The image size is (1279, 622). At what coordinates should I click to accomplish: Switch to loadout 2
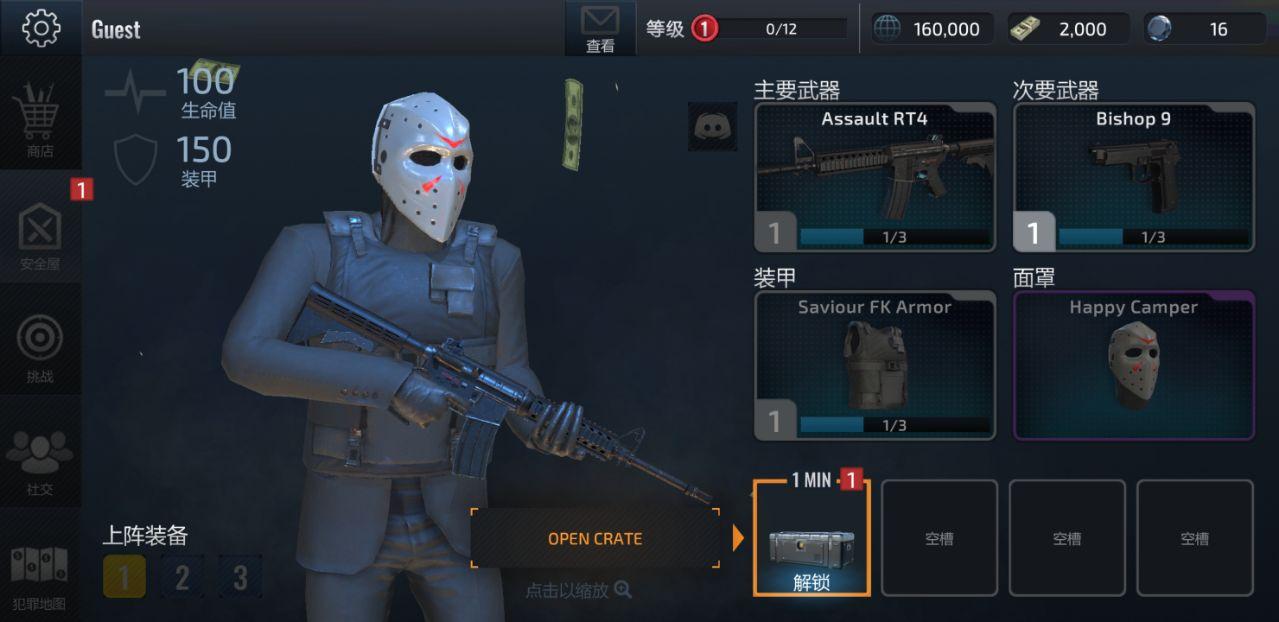pos(182,577)
